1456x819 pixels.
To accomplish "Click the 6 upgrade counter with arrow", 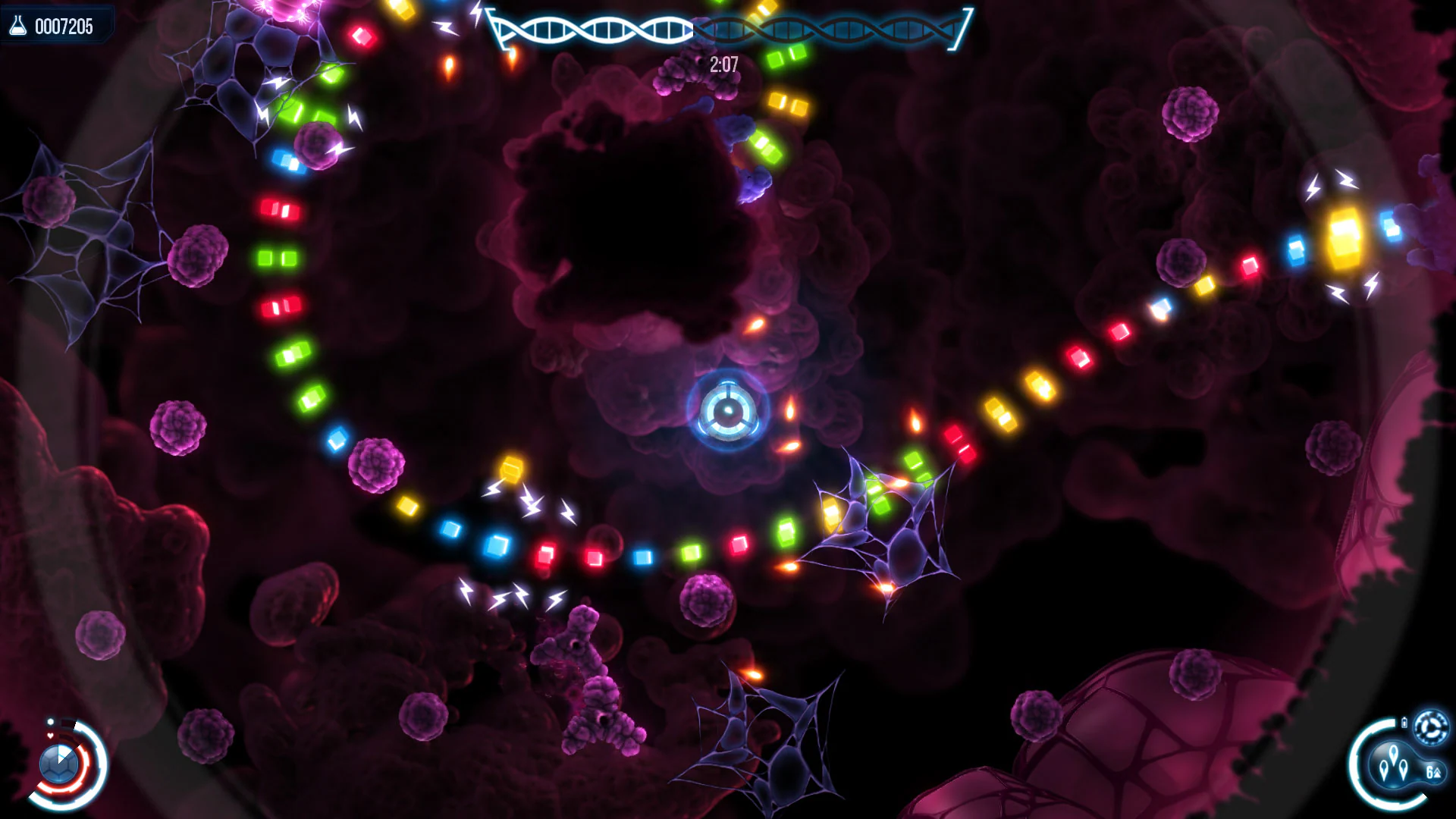I will tap(1433, 773).
